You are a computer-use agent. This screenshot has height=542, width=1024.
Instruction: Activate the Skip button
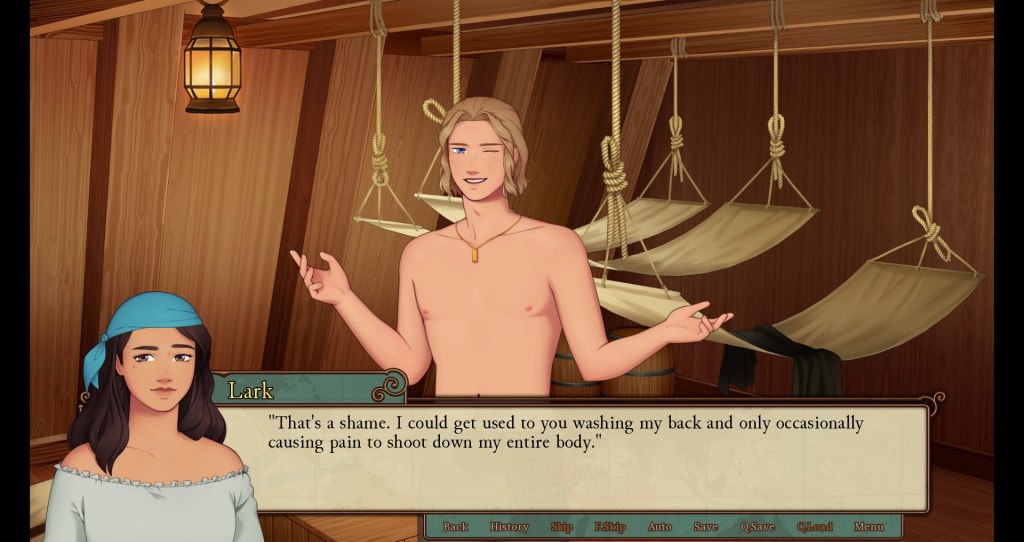[561, 527]
